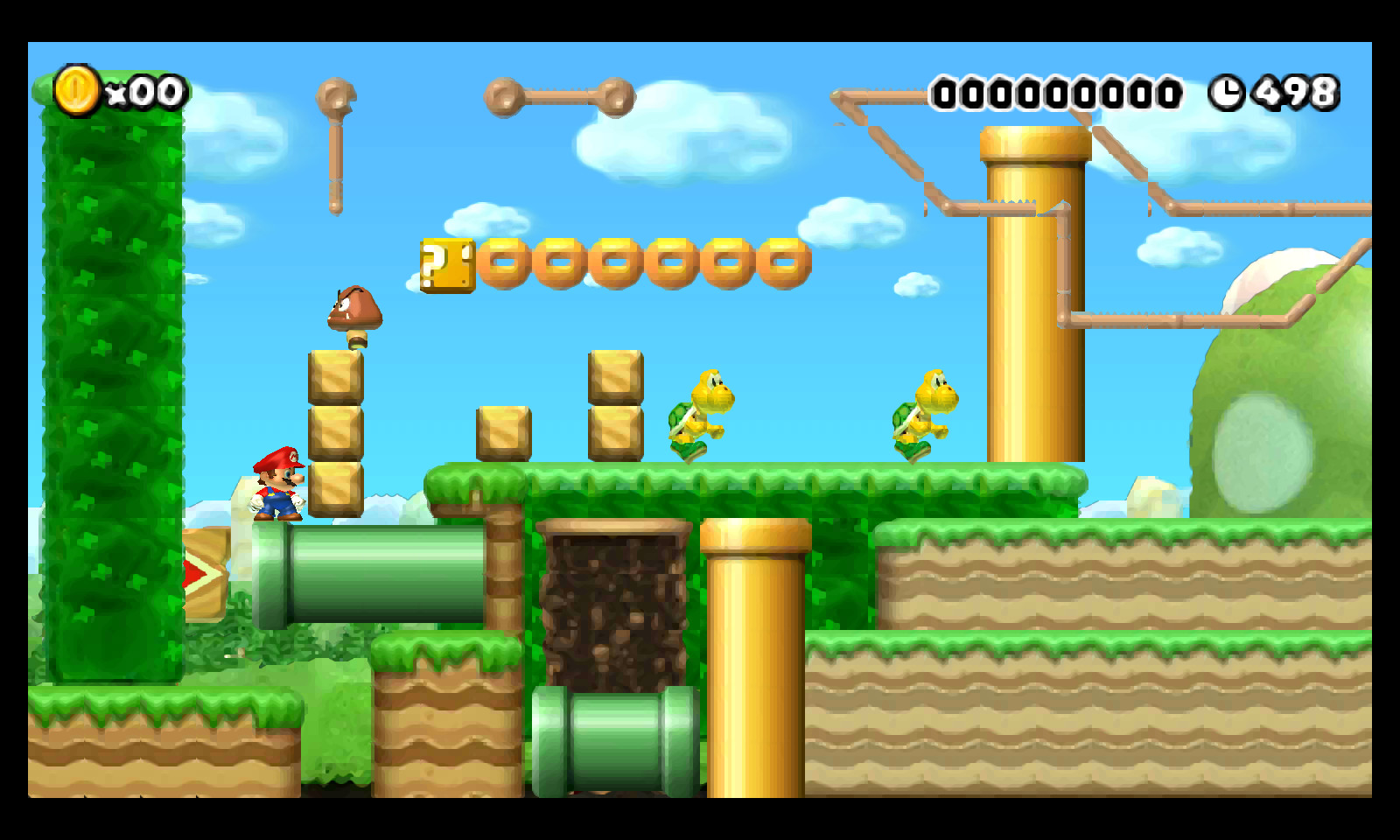Click the mushroom under the Goomba

pos(357,337)
